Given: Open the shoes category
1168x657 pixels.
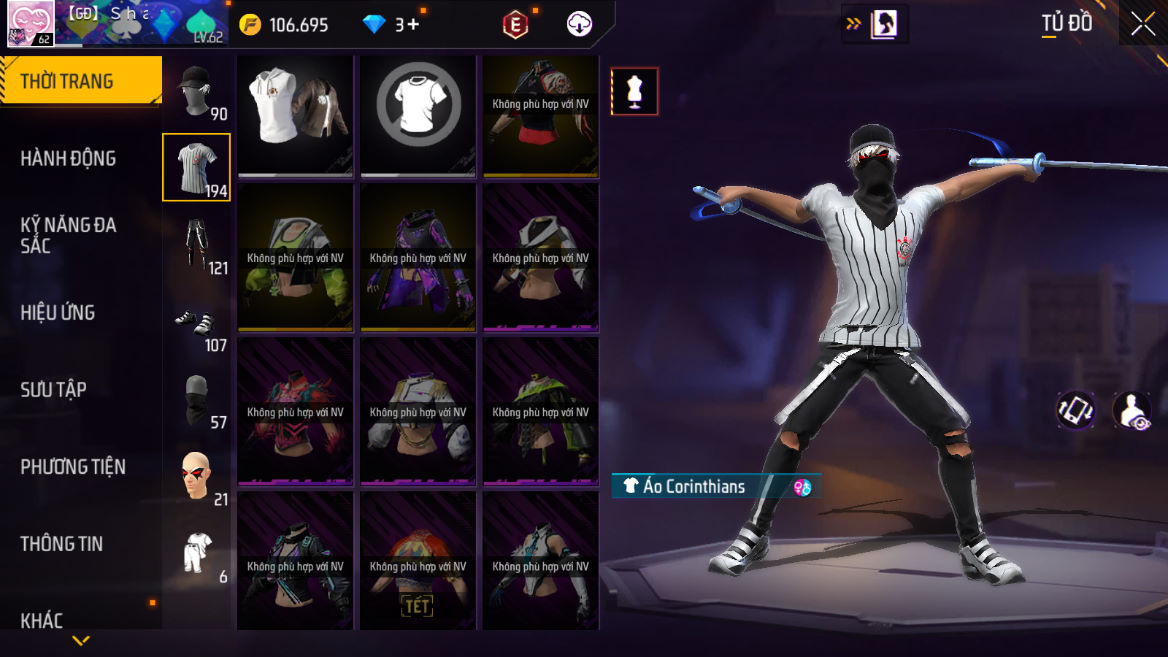Looking at the screenshot, I should [196, 322].
